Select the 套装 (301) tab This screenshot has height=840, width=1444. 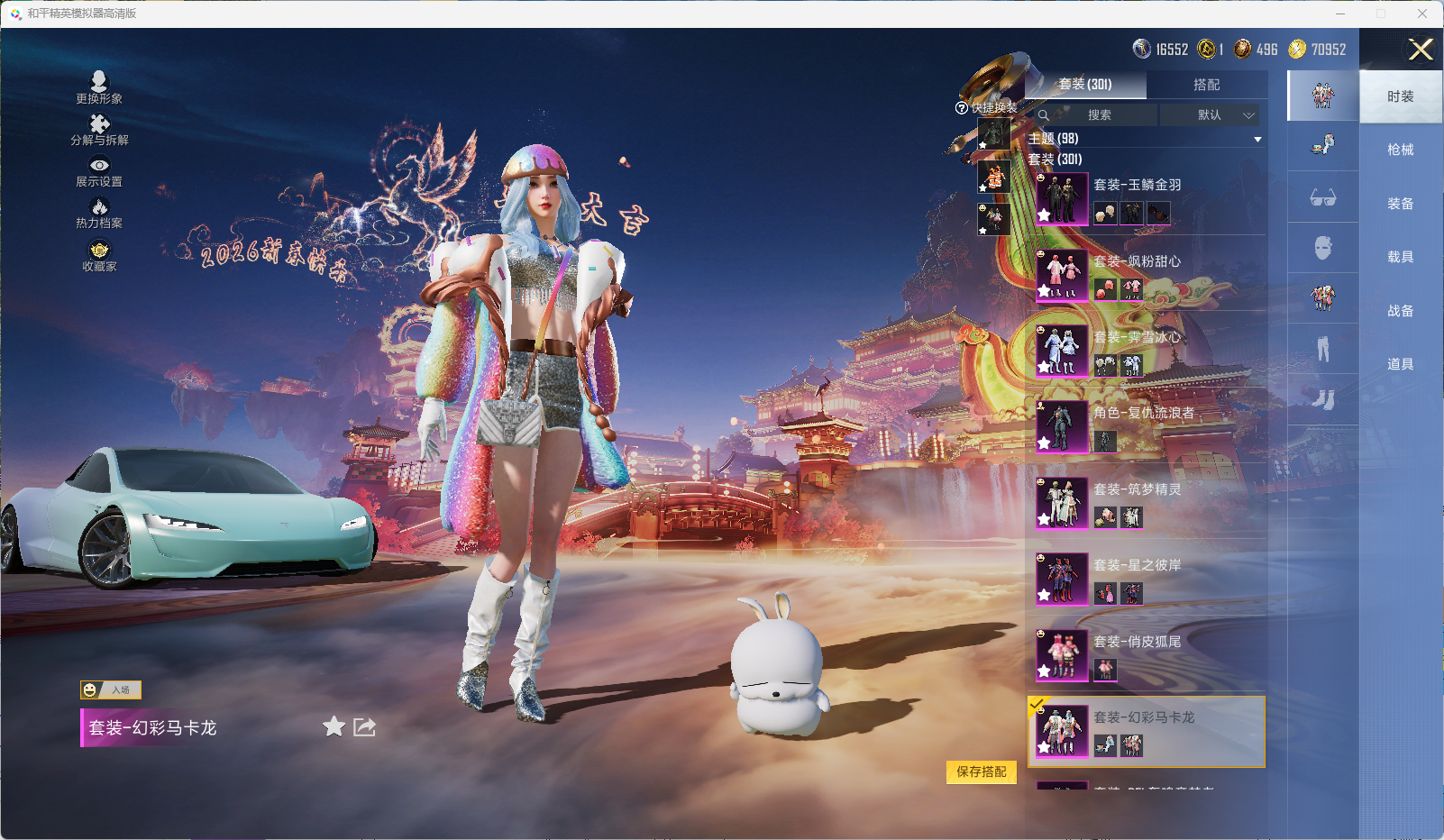pyautogui.click(x=1085, y=85)
